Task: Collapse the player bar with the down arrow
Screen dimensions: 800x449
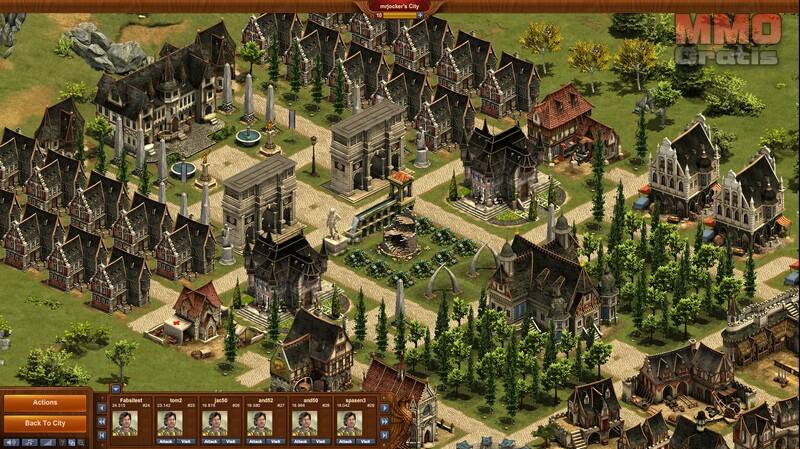Action: tap(115, 388)
